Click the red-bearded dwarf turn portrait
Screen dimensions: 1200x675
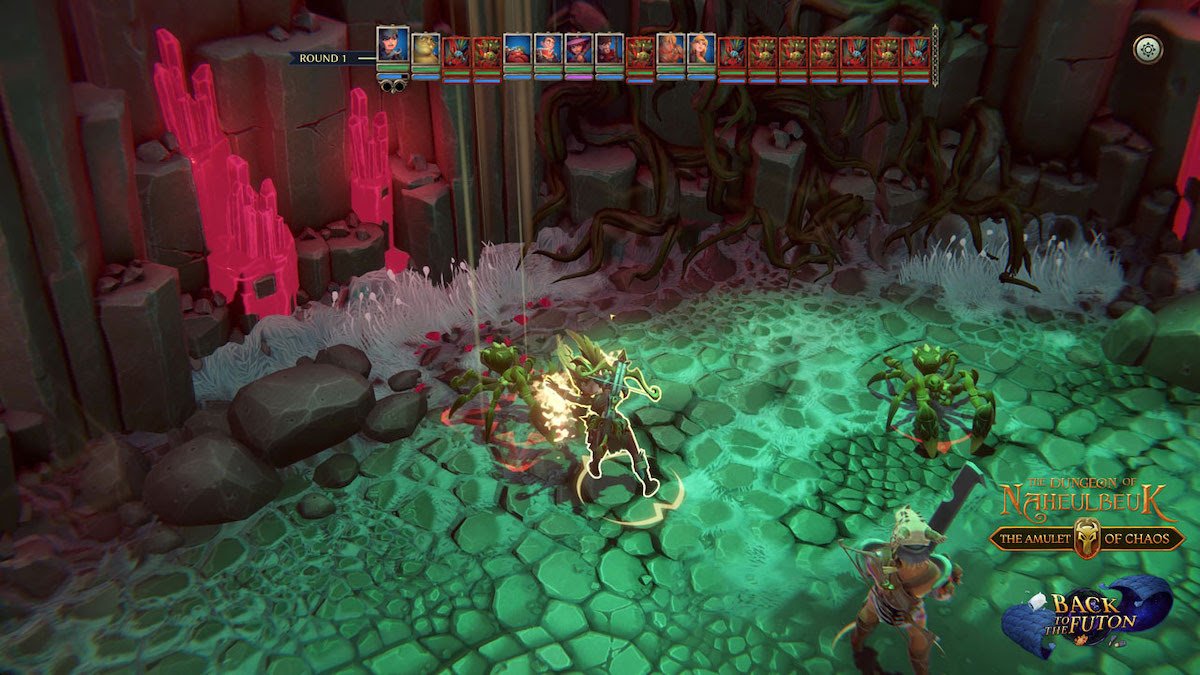[x=517, y=50]
